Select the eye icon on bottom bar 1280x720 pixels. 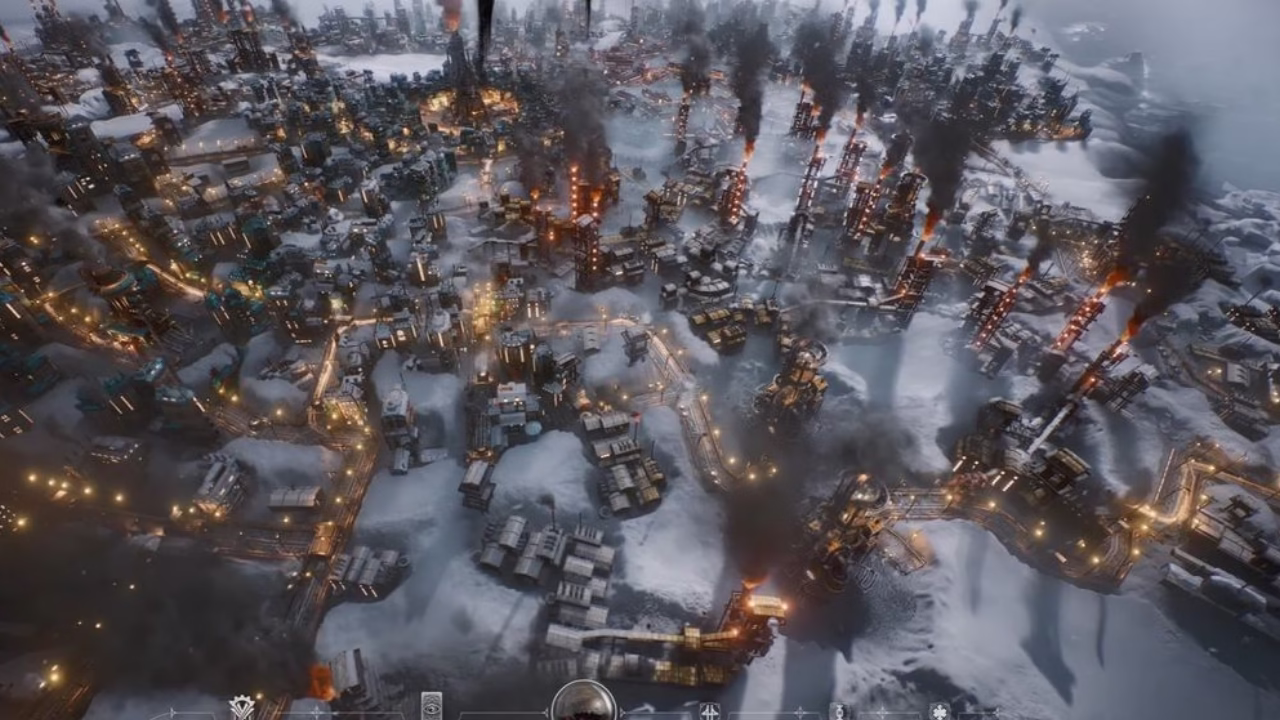tap(431, 706)
